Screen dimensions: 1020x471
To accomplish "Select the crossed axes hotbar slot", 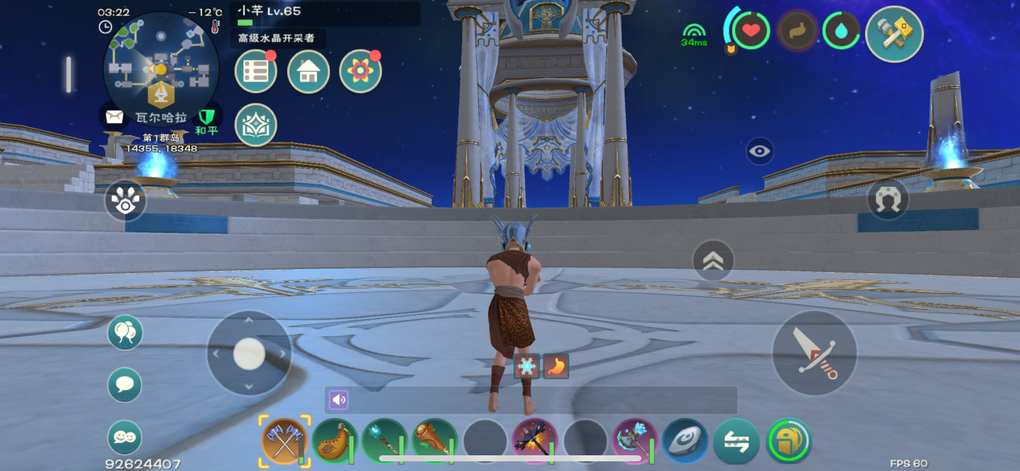I will 284,440.
